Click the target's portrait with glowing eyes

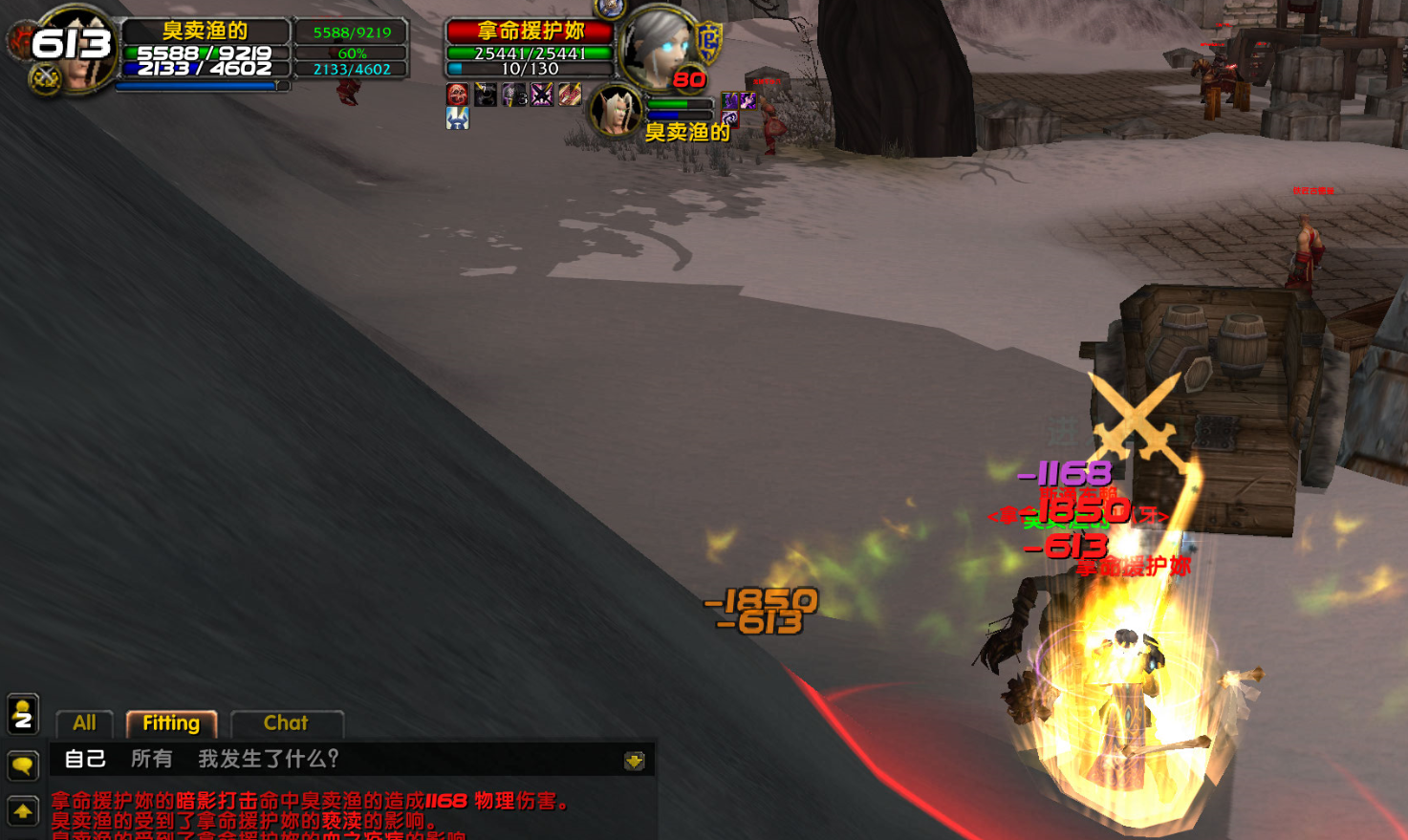pos(659,46)
